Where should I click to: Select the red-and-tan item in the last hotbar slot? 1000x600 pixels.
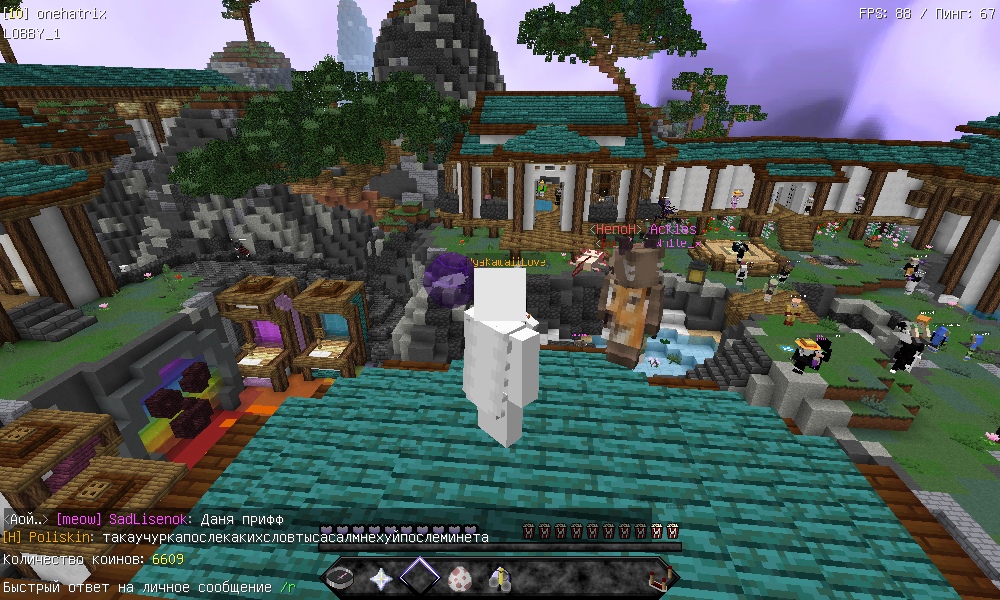pos(658,577)
